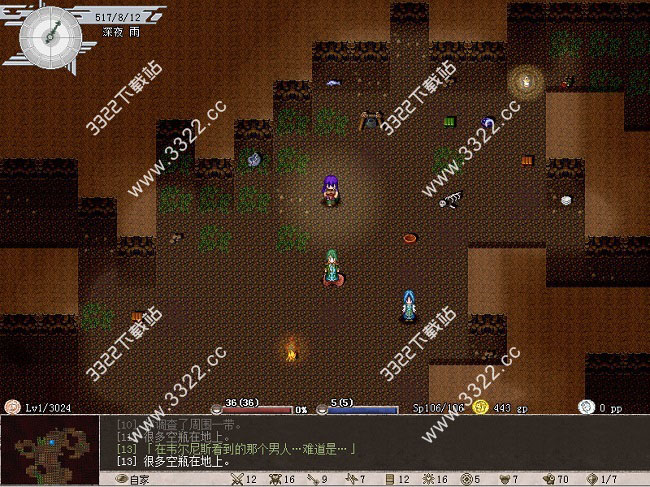
Task: Click the gold coin icon
Action: pos(481,407)
